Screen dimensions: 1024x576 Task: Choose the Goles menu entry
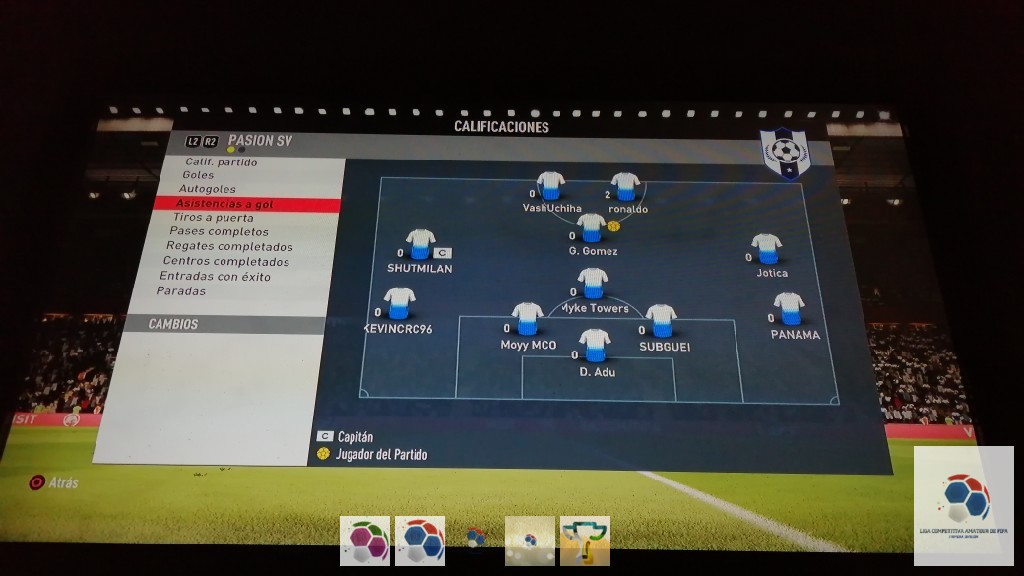pyautogui.click(x=198, y=175)
